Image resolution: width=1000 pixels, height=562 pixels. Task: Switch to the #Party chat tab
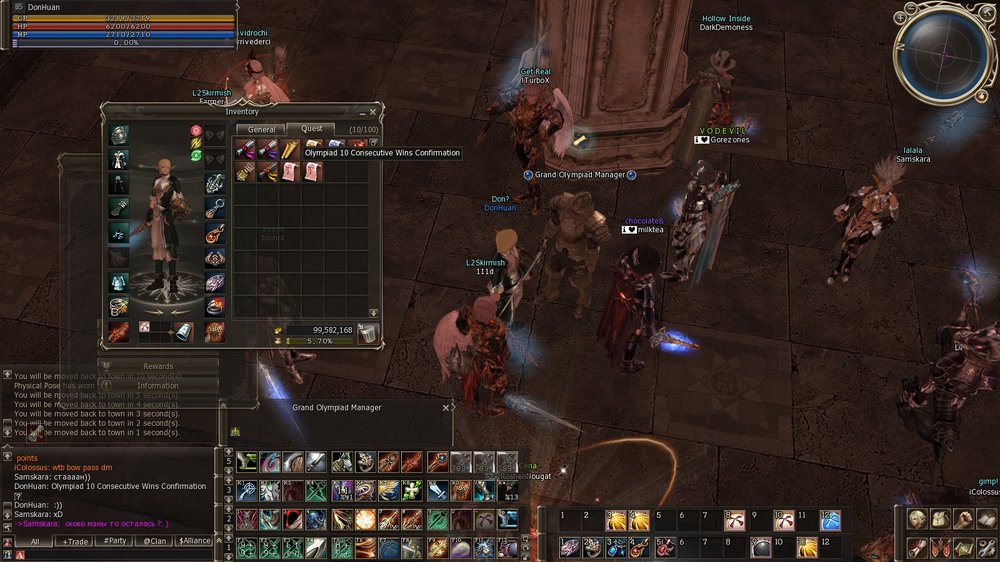(115, 541)
